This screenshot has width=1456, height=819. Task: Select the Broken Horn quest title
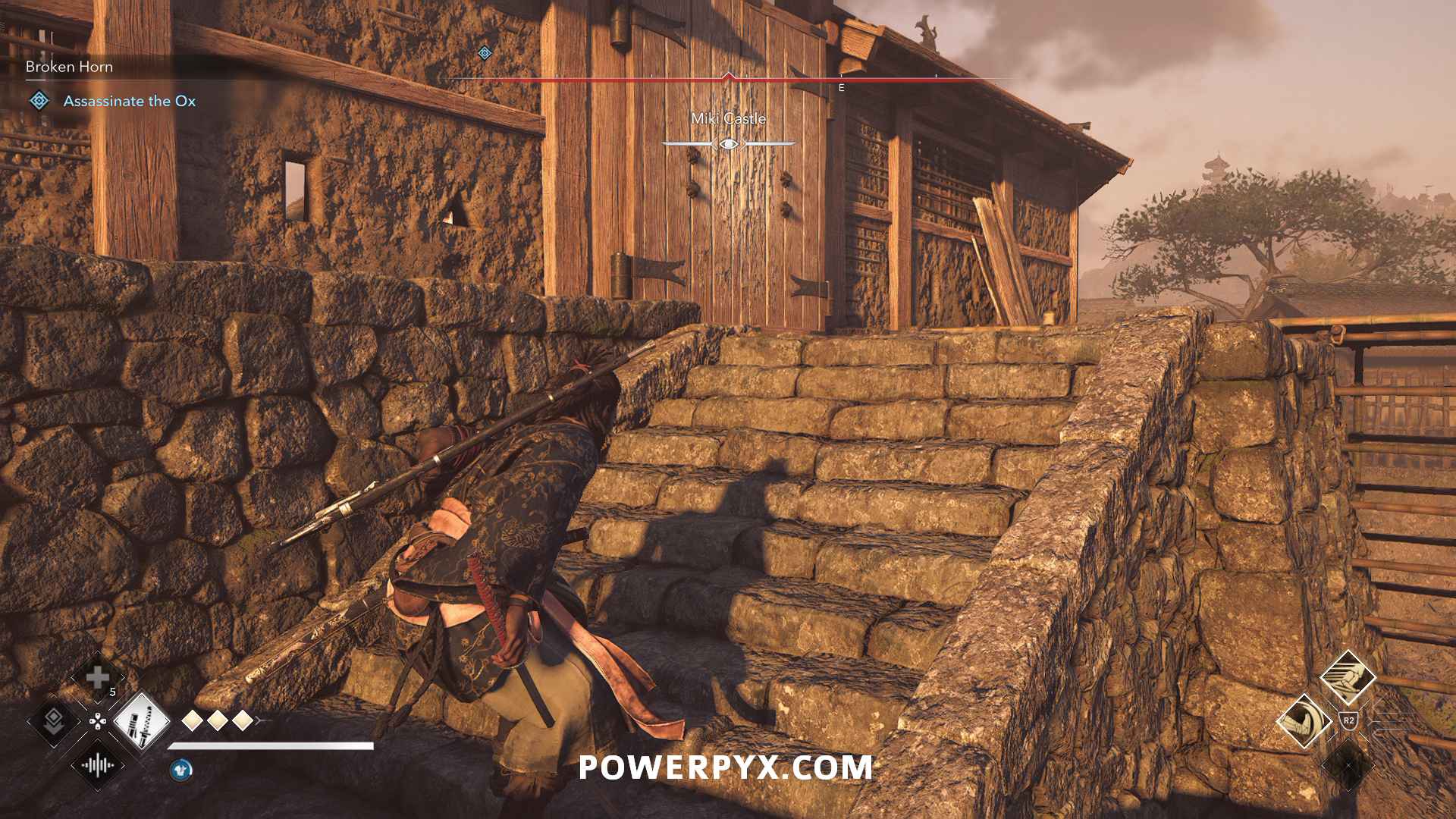[69, 67]
